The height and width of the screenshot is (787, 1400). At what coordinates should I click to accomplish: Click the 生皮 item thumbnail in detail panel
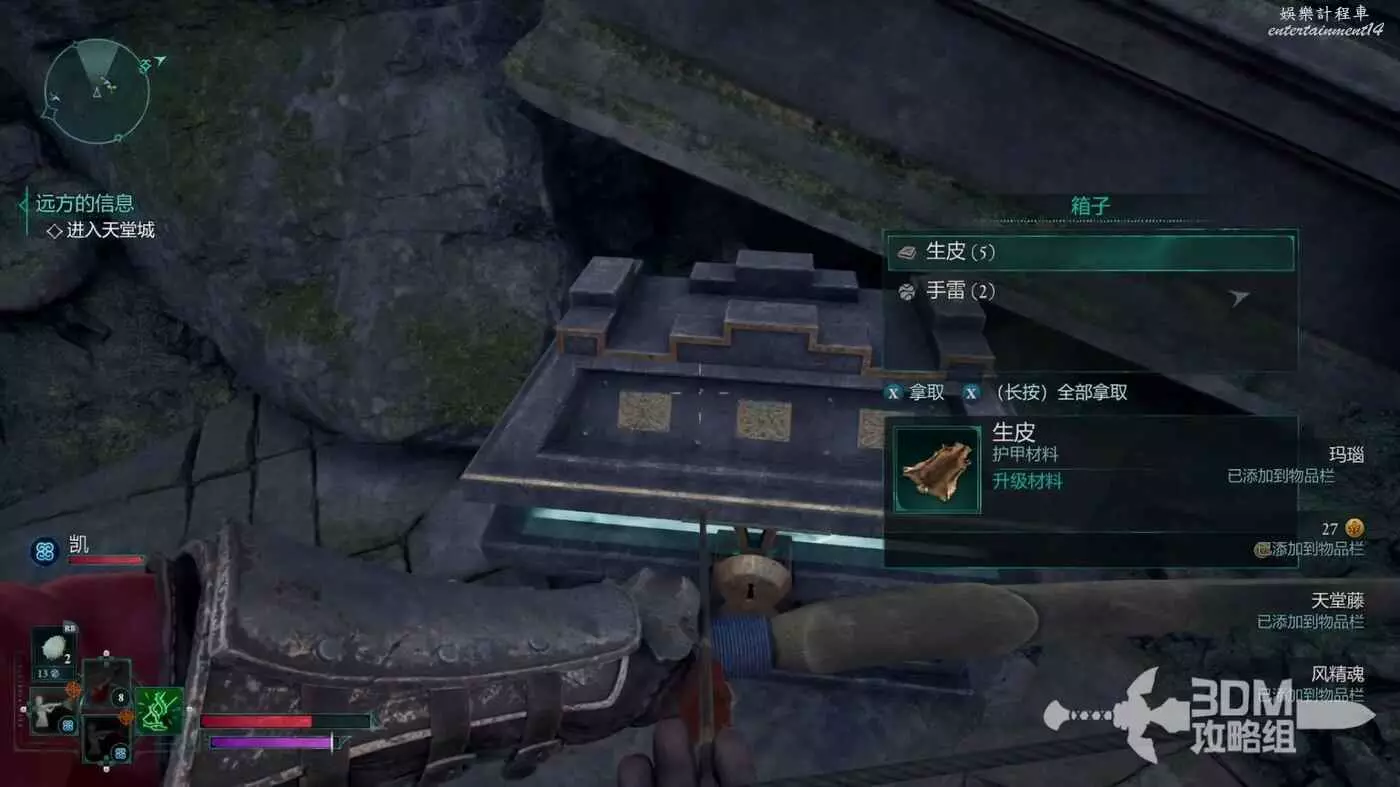pyautogui.click(x=937, y=470)
